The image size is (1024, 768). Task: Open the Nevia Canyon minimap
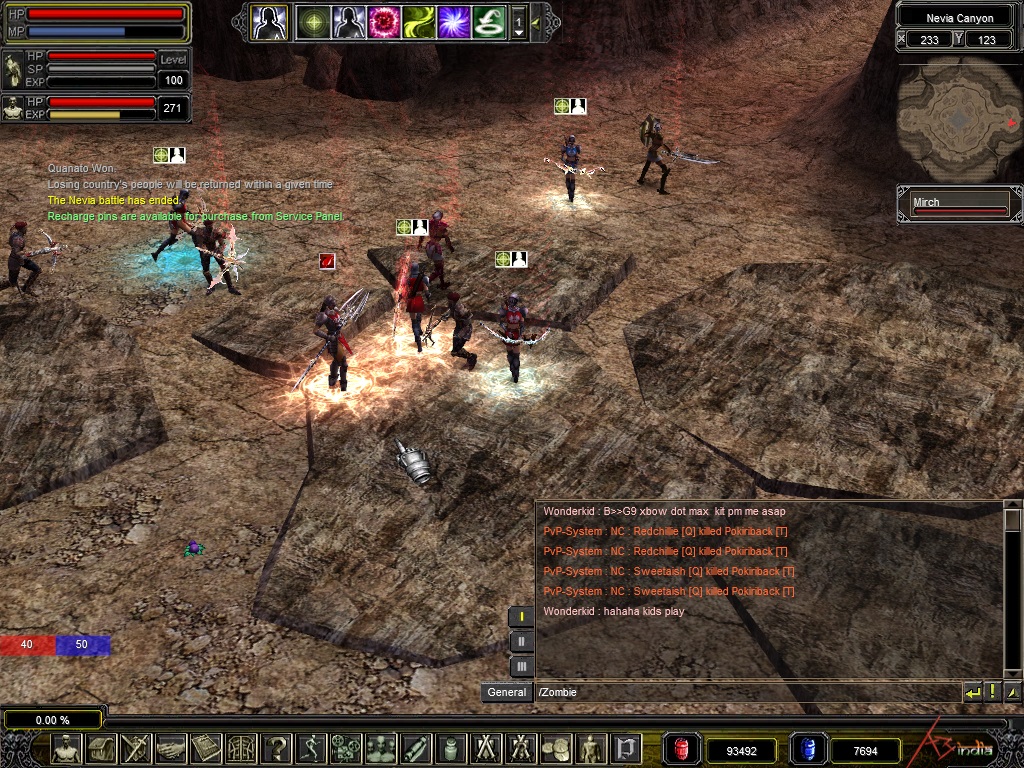click(x=958, y=118)
